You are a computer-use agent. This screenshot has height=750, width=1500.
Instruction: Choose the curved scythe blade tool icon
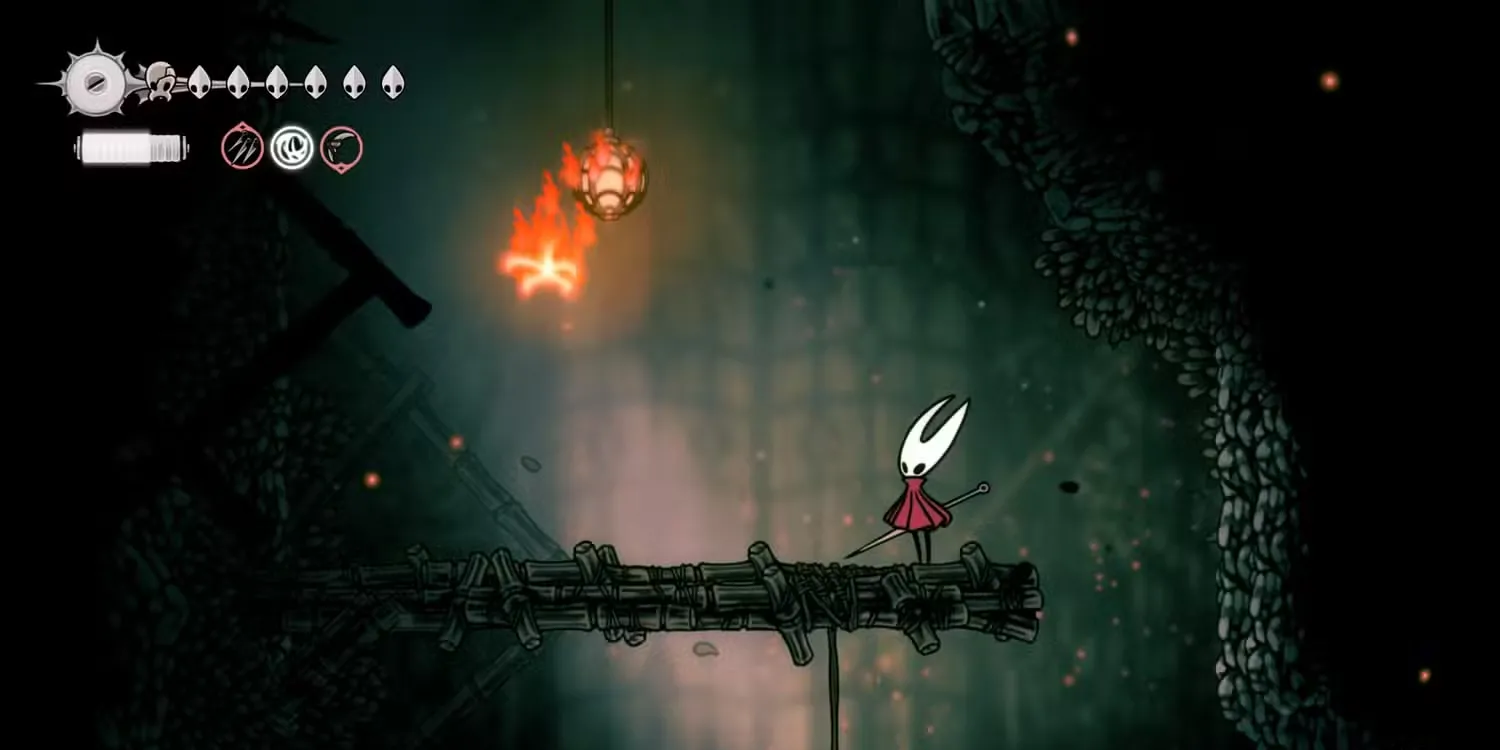pyautogui.click(x=341, y=148)
